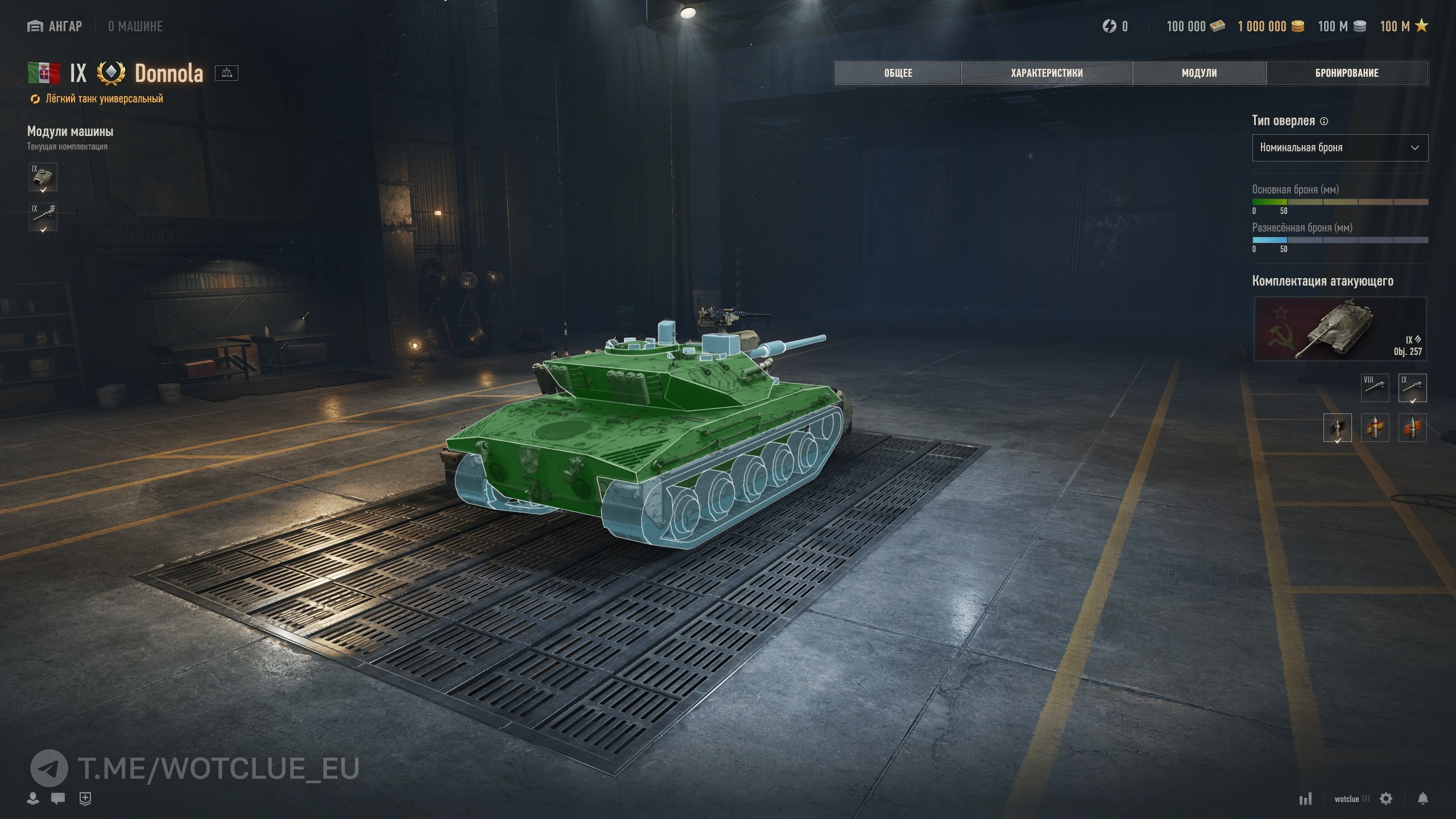Click the compare scales icon beside Donnola

pos(226,73)
